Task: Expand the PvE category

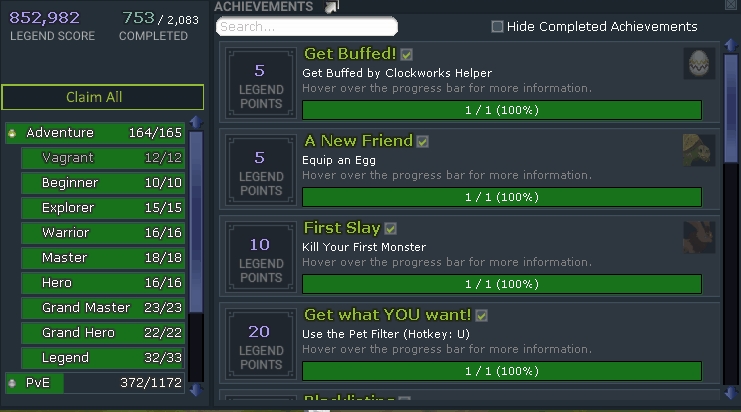Action: pos(95,383)
